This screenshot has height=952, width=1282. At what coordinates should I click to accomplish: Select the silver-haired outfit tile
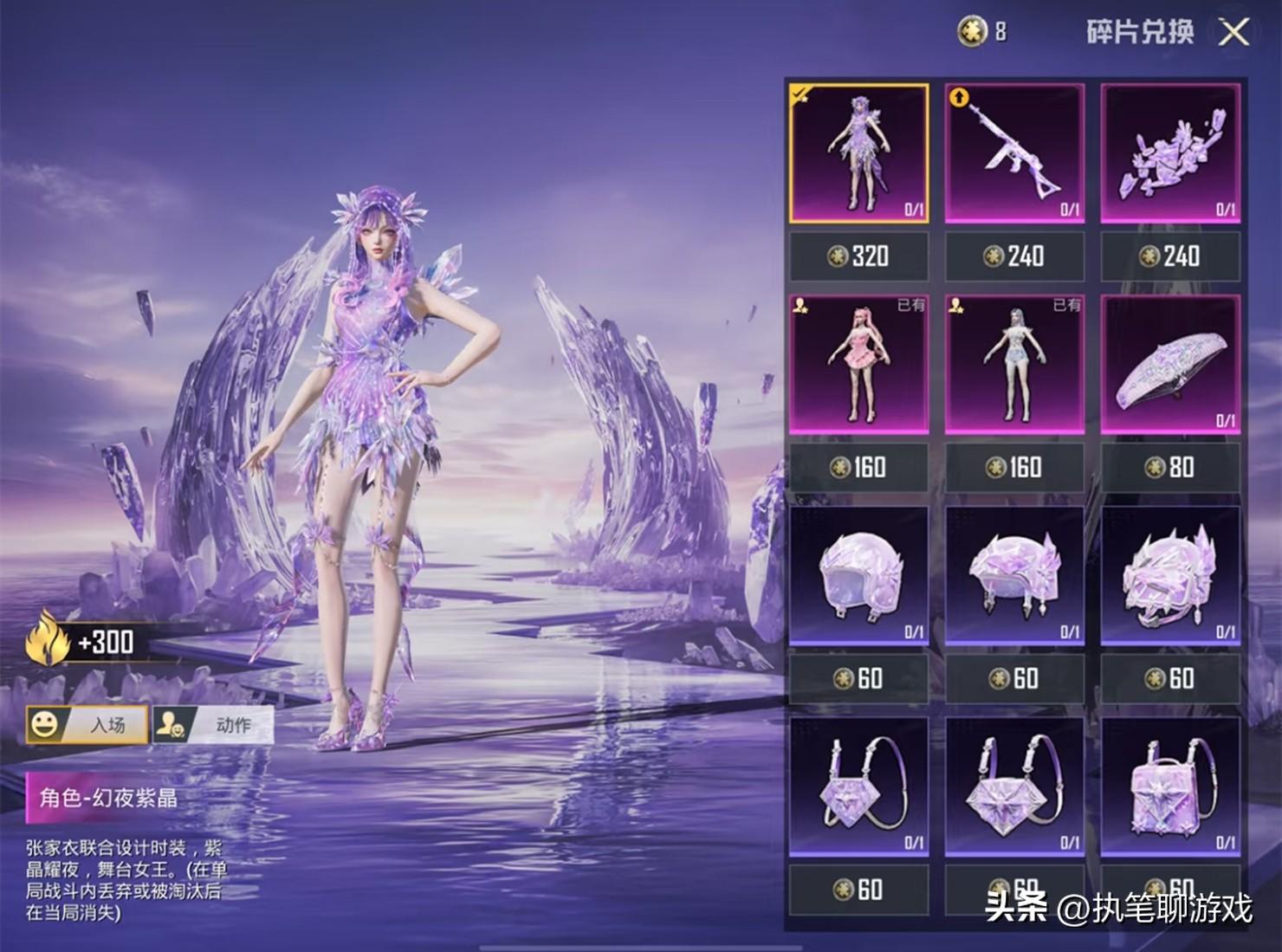point(1014,364)
